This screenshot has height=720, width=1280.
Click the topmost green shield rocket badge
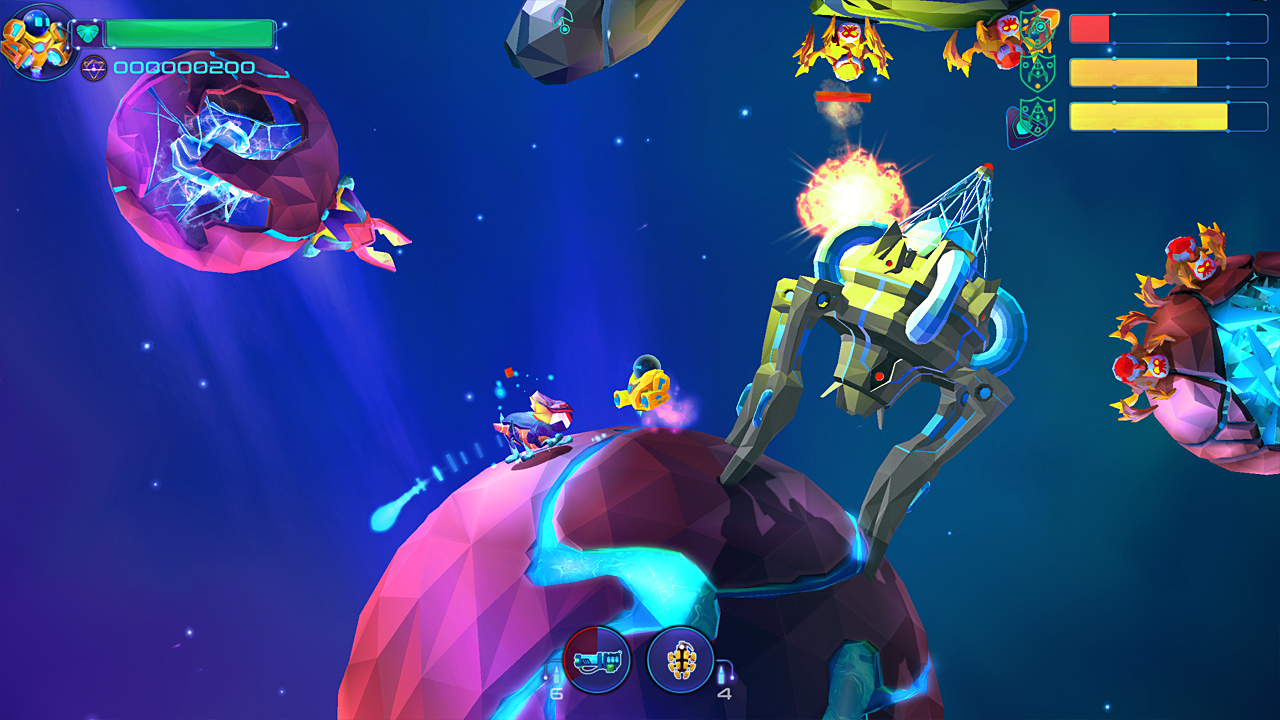coord(1035,29)
